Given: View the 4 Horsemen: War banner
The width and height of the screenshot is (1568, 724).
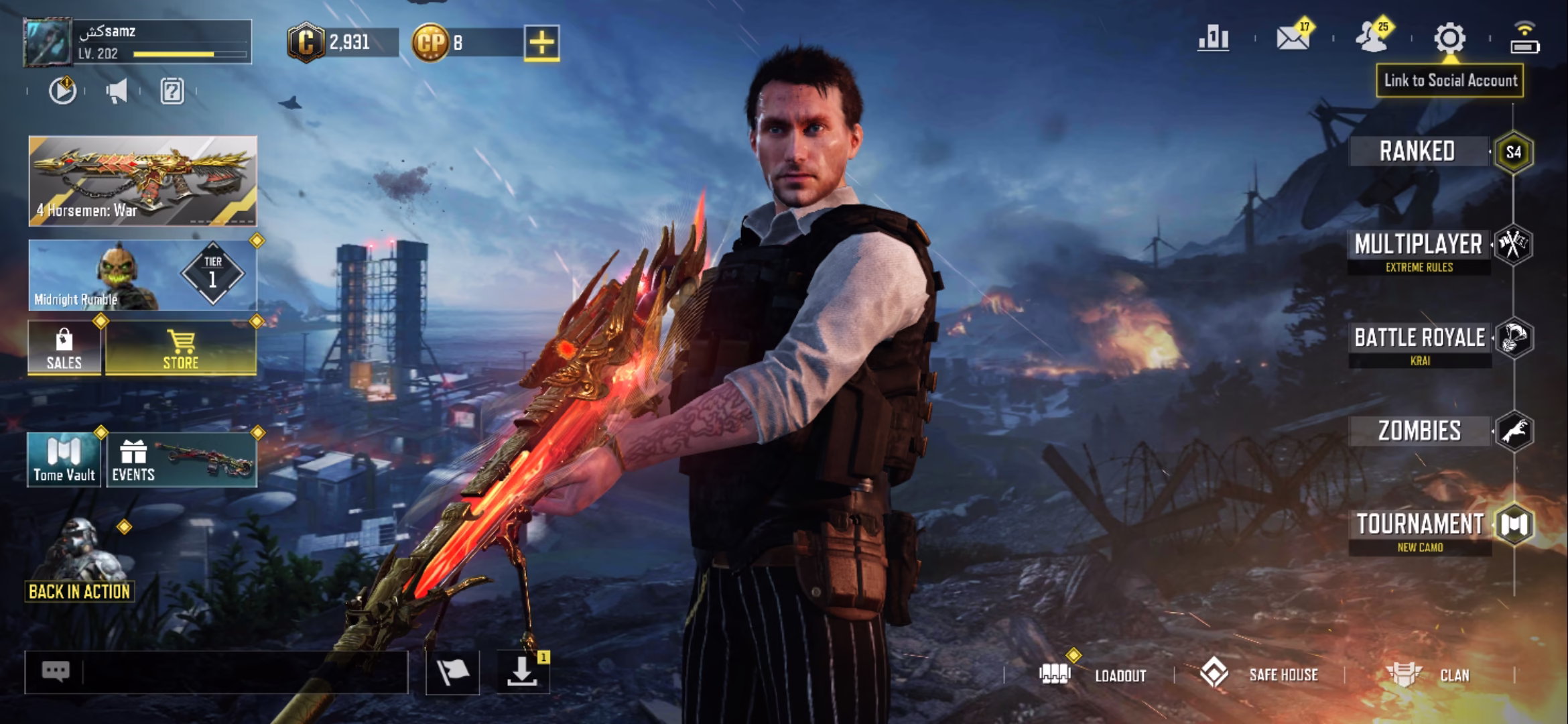Looking at the screenshot, I should (x=143, y=180).
